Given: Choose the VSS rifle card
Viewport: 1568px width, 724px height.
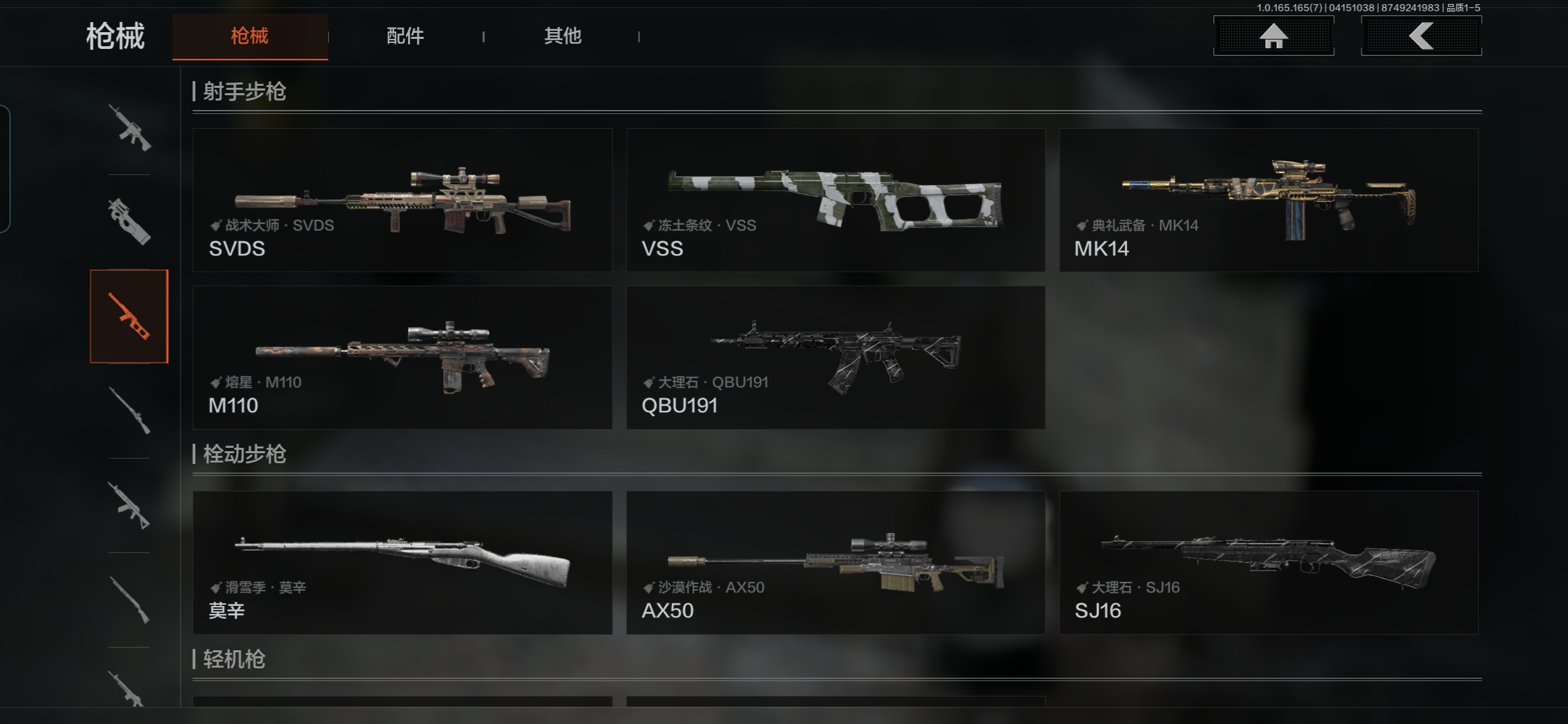Looking at the screenshot, I should tap(835, 200).
